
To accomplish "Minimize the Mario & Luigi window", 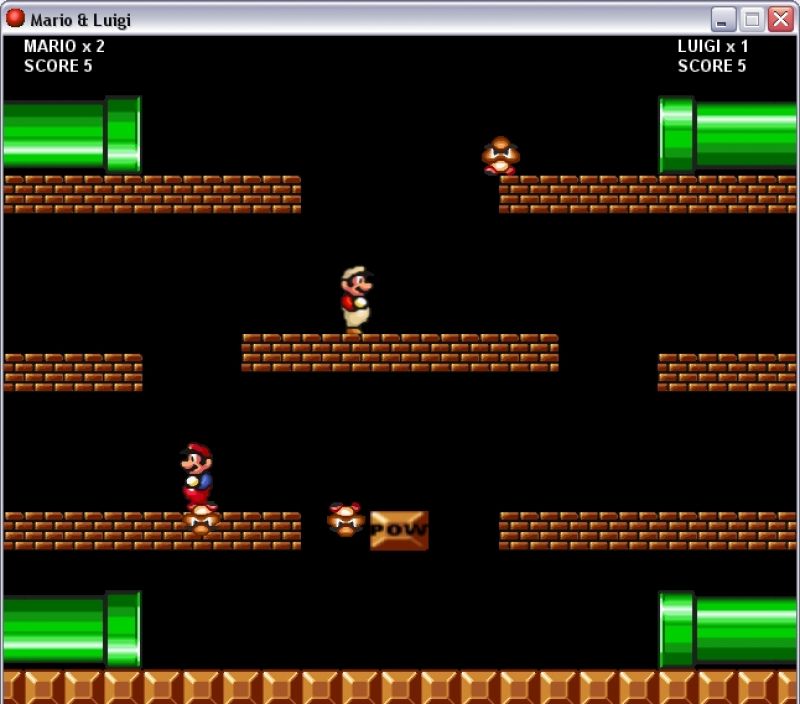I will coord(723,19).
